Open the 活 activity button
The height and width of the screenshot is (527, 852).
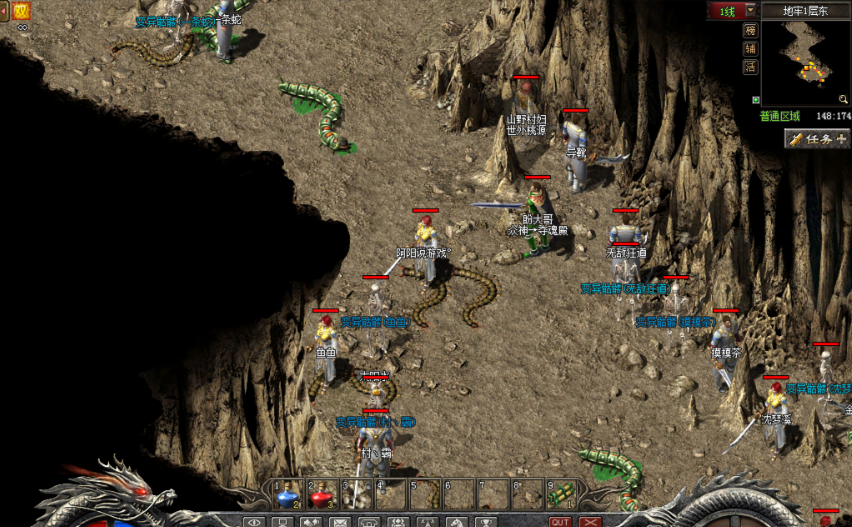click(750, 67)
